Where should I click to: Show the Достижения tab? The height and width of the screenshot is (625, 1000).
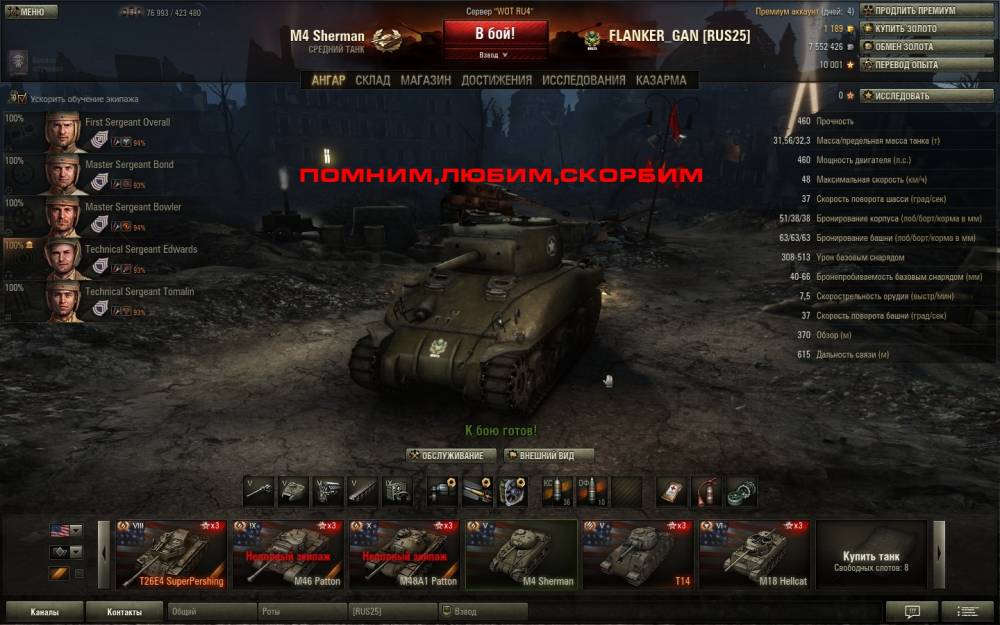496,80
